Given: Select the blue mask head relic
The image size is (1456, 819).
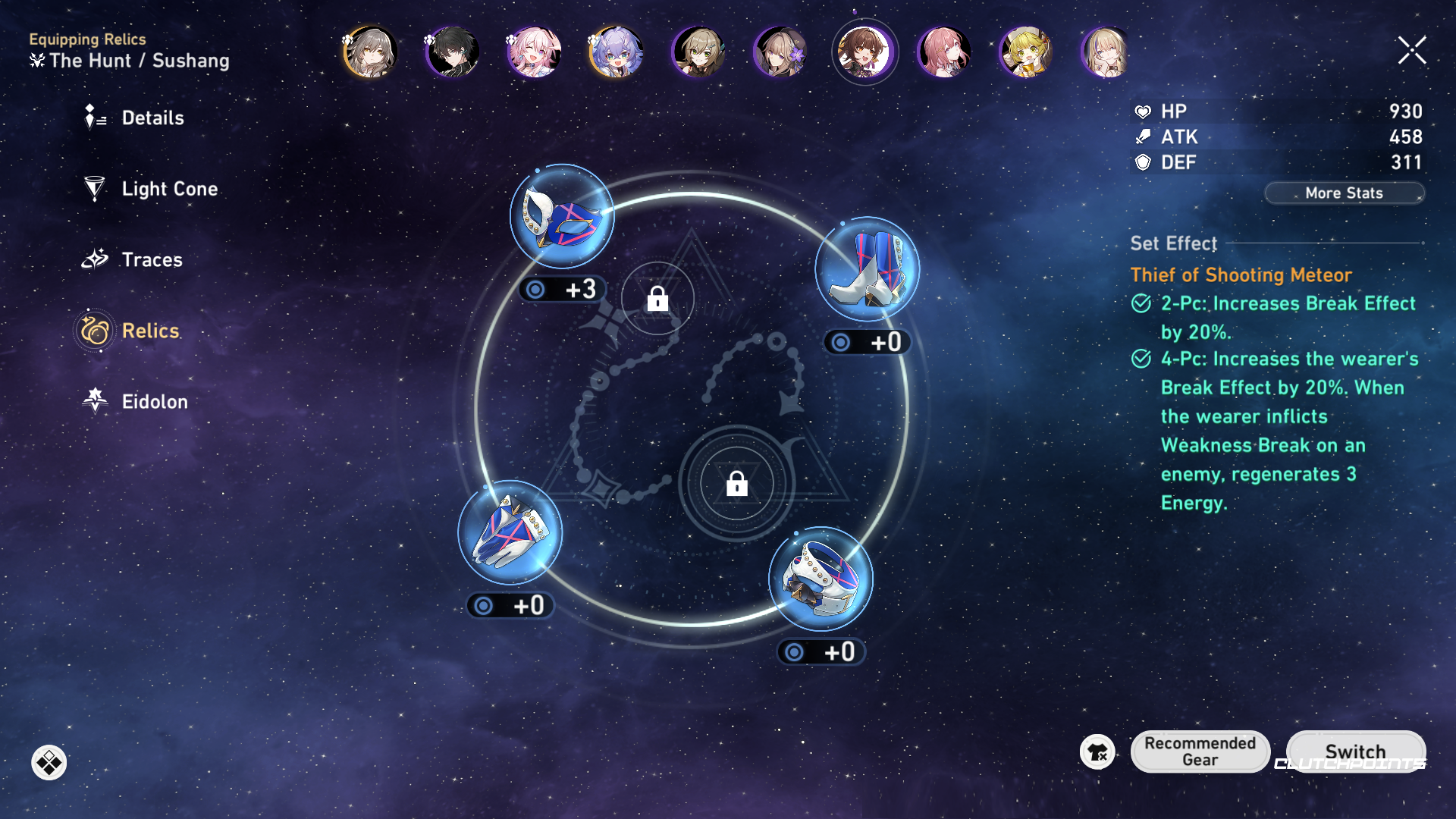Looking at the screenshot, I should (x=562, y=217).
